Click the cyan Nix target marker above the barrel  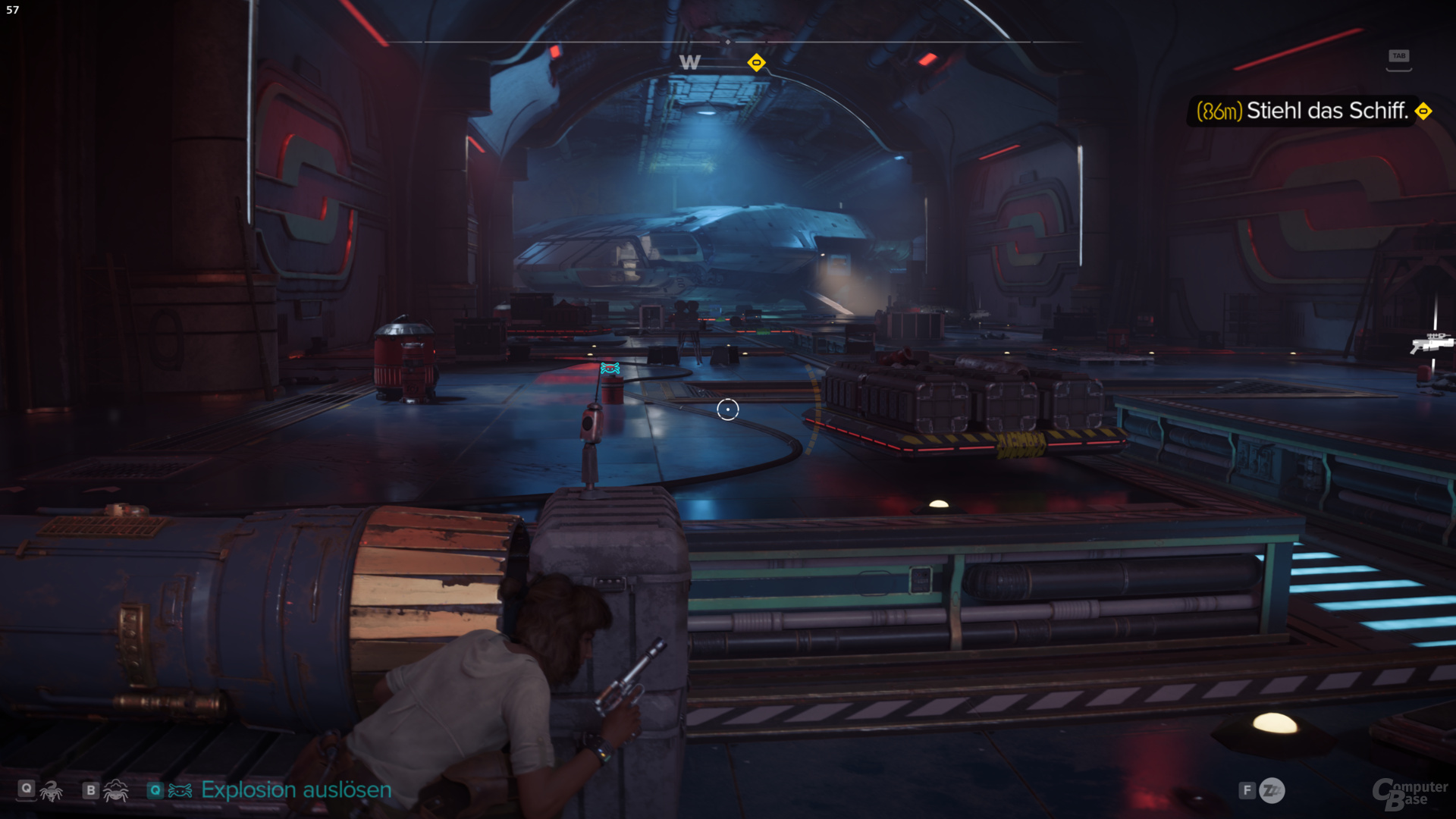click(x=610, y=369)
